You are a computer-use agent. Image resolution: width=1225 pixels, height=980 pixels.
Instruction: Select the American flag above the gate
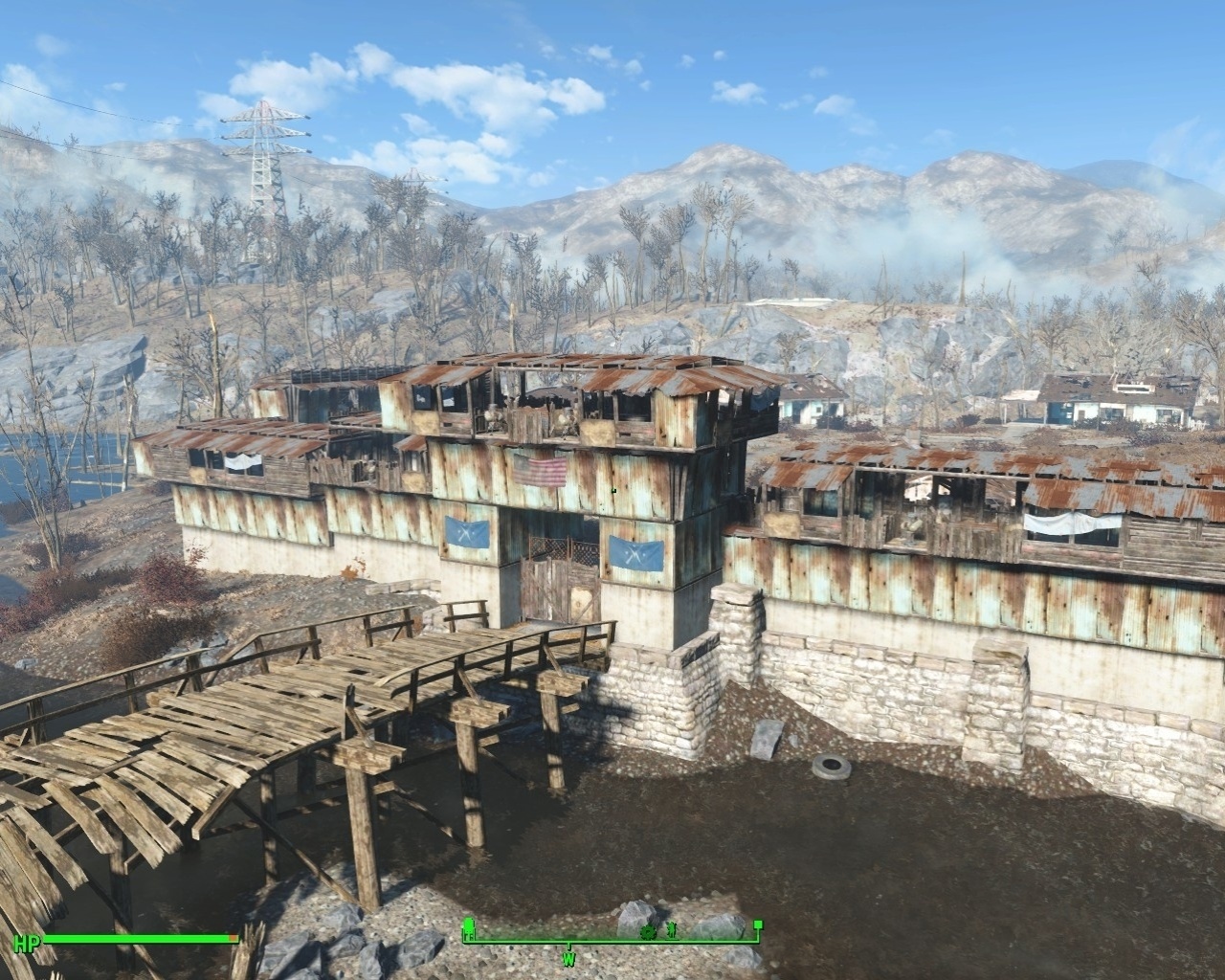pos(541,471)
